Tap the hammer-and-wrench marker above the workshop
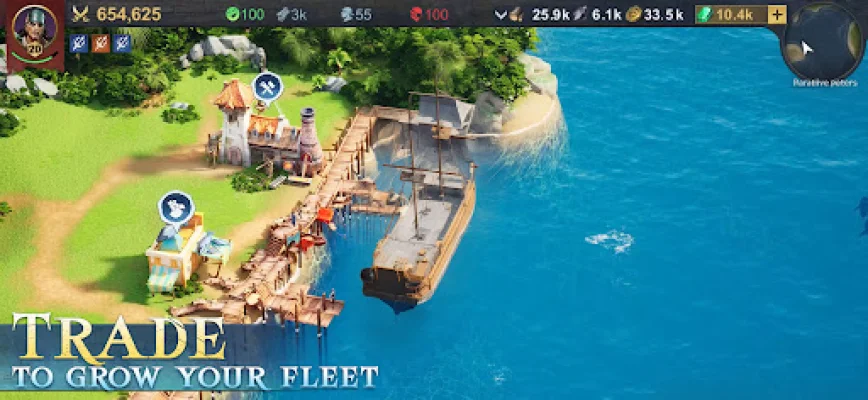Viewport: 868px width, 400px height. (267, 87)
